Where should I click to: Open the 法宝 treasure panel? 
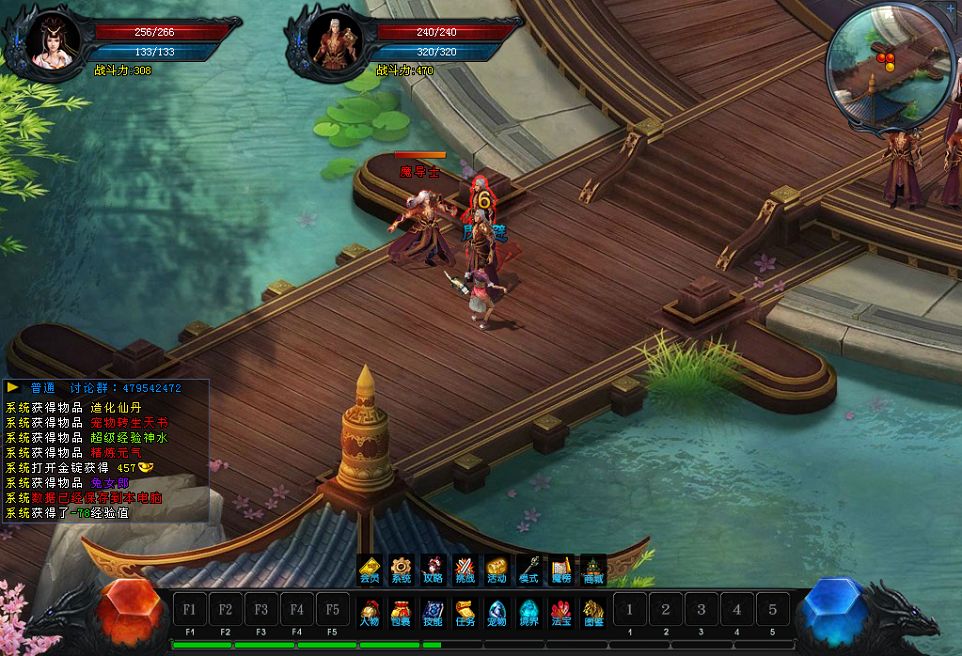coord(561,610)
